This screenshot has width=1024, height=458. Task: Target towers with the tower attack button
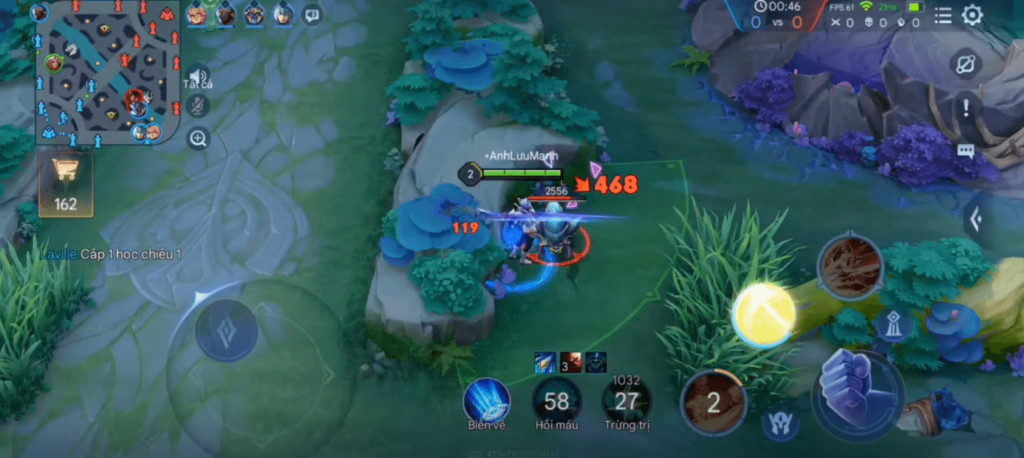click(x=890, y=325)
